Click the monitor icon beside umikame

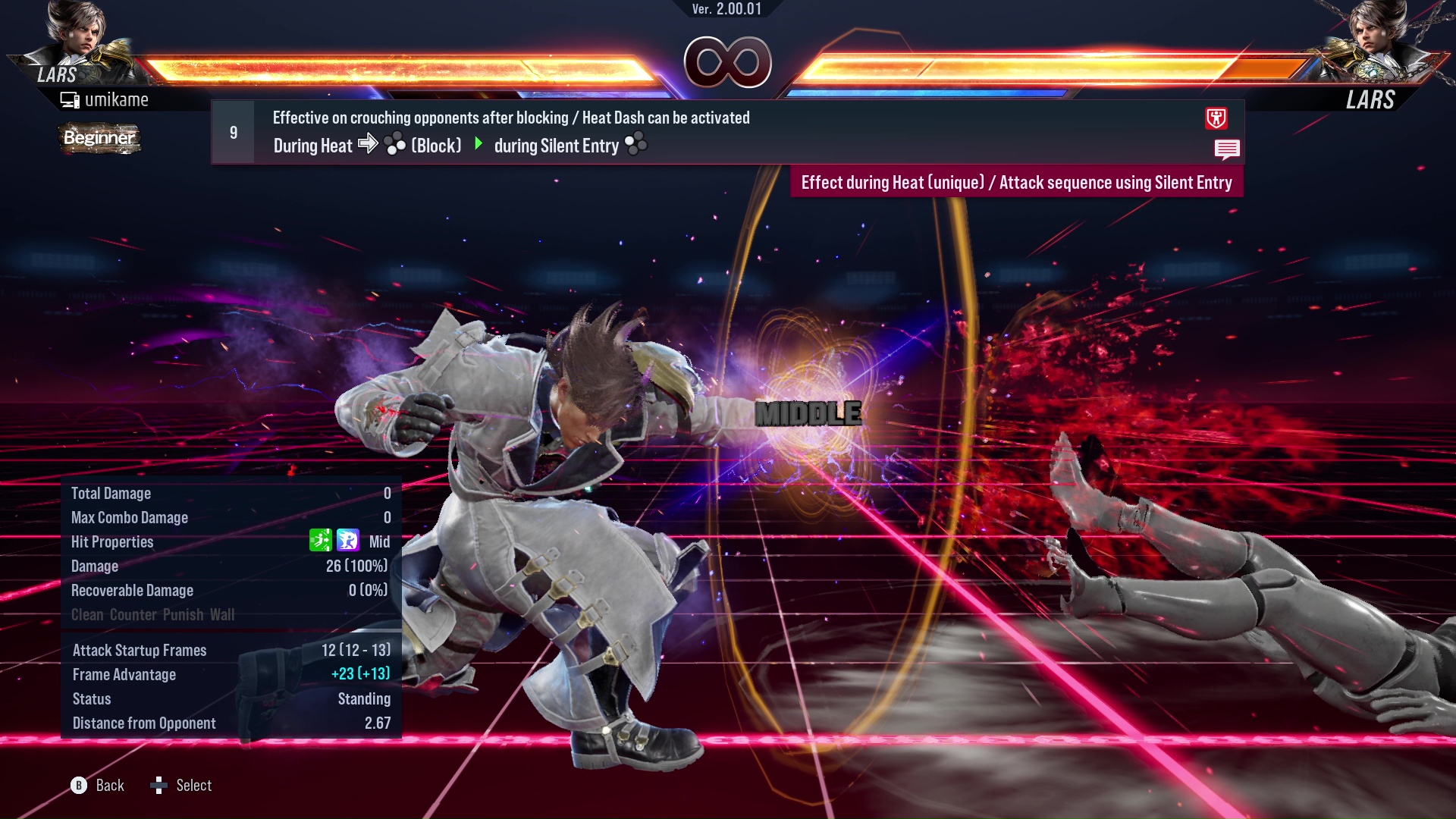(x=70, y=99)
